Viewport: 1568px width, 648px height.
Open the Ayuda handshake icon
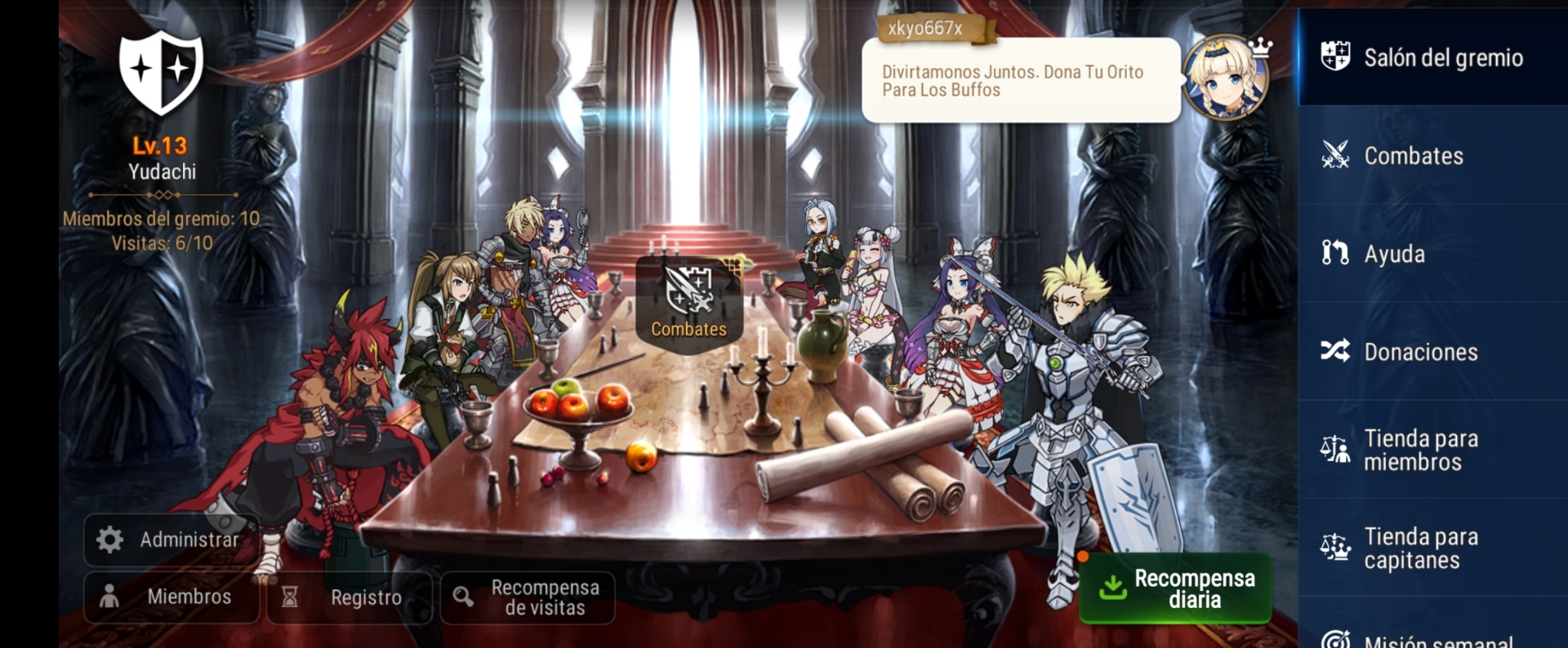[x=1336, y=254]
